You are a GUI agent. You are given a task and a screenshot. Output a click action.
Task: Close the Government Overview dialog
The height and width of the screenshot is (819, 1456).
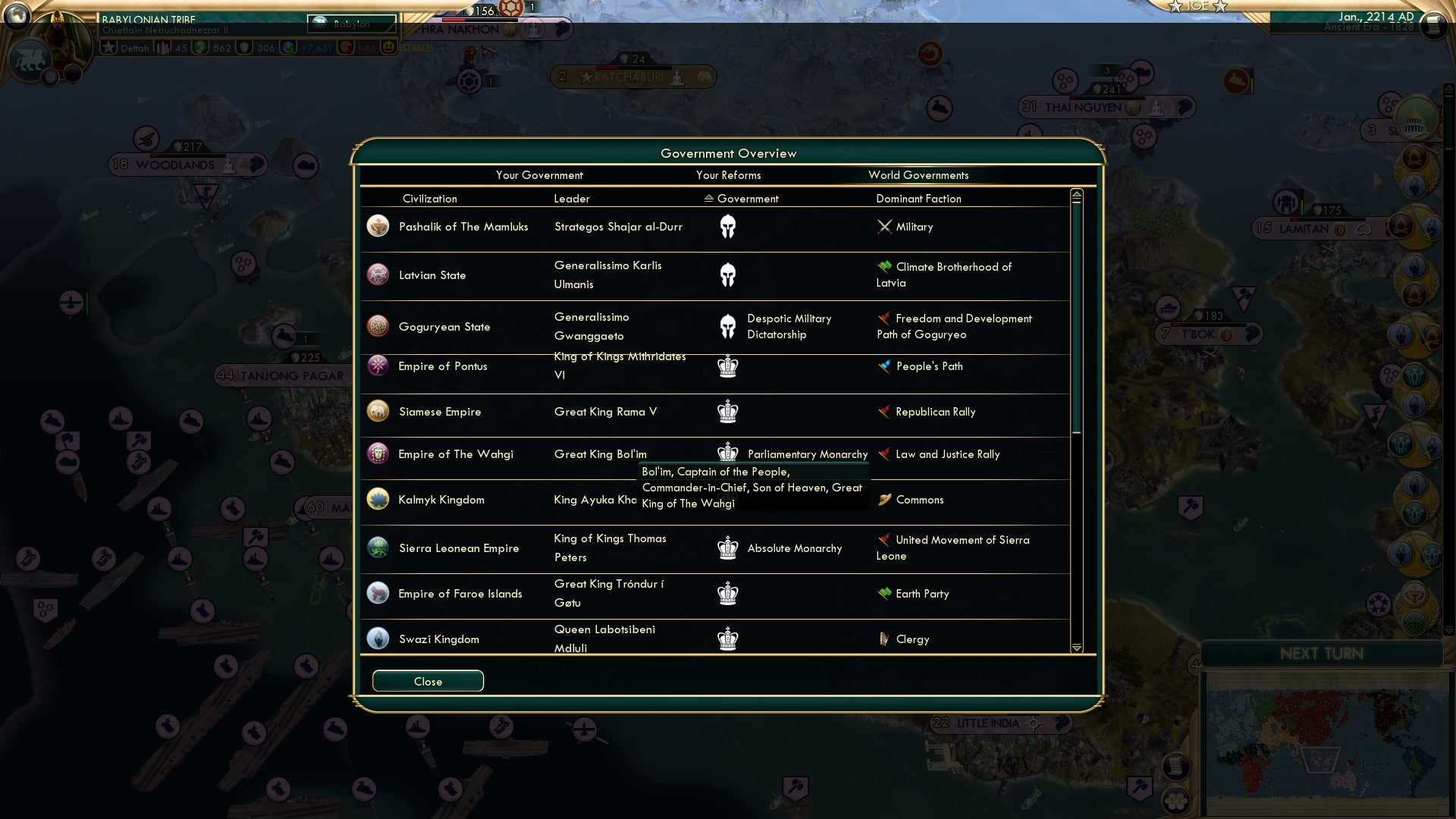pos(427,681)
